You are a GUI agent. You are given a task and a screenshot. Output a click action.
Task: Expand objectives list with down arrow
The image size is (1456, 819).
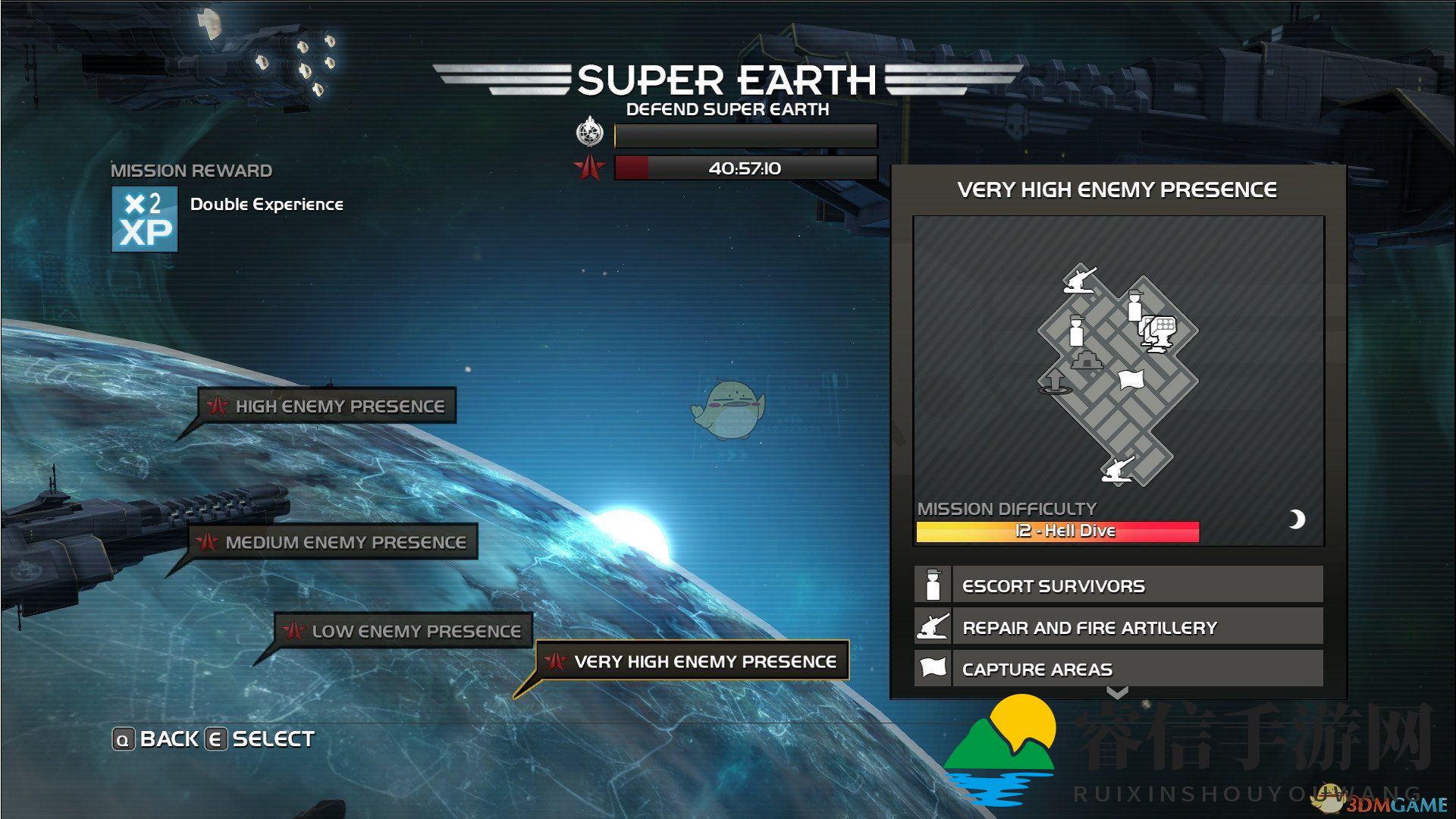(1117, 692)
